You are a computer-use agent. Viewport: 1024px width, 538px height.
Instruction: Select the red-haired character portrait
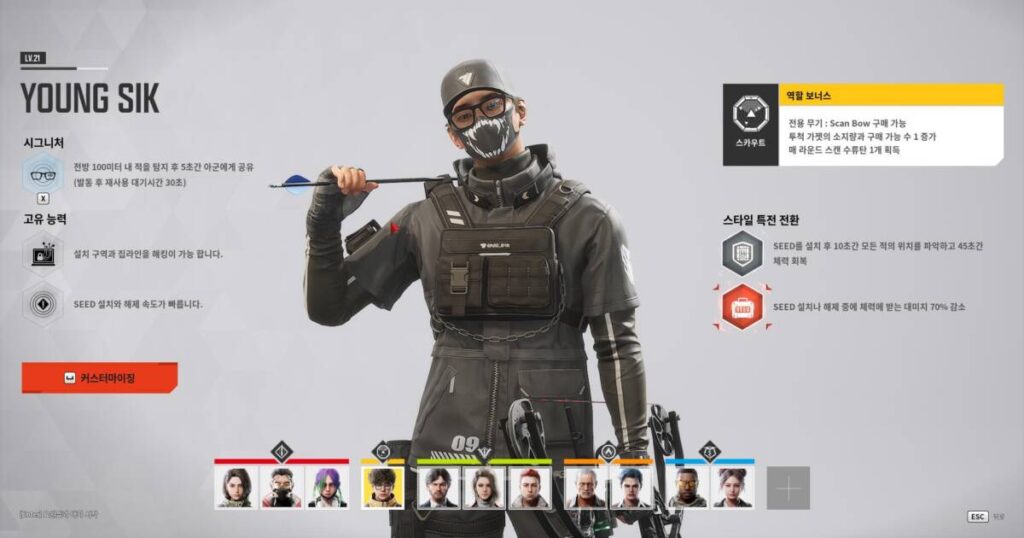529,488
